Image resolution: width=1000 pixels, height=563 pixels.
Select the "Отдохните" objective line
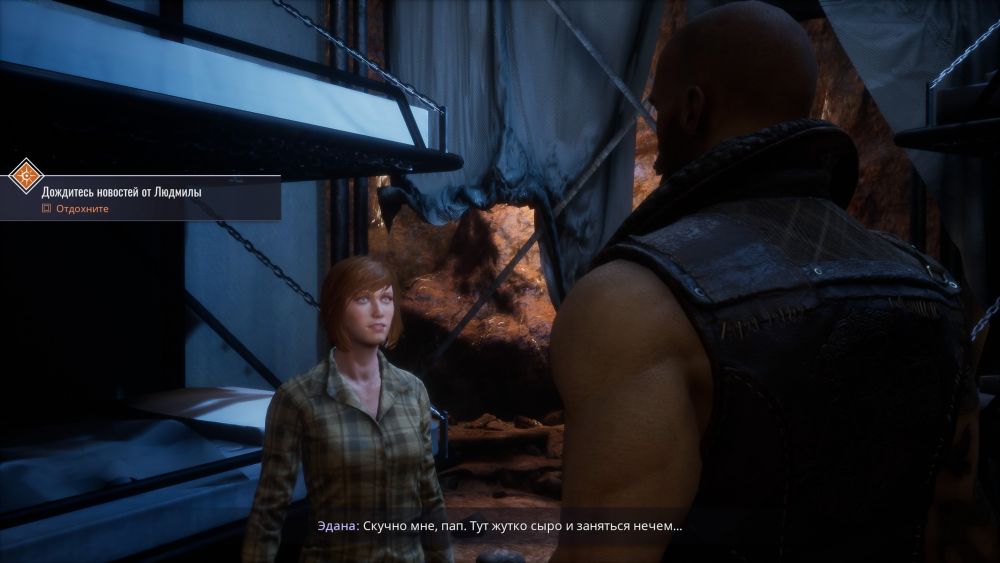click(82, 209)
